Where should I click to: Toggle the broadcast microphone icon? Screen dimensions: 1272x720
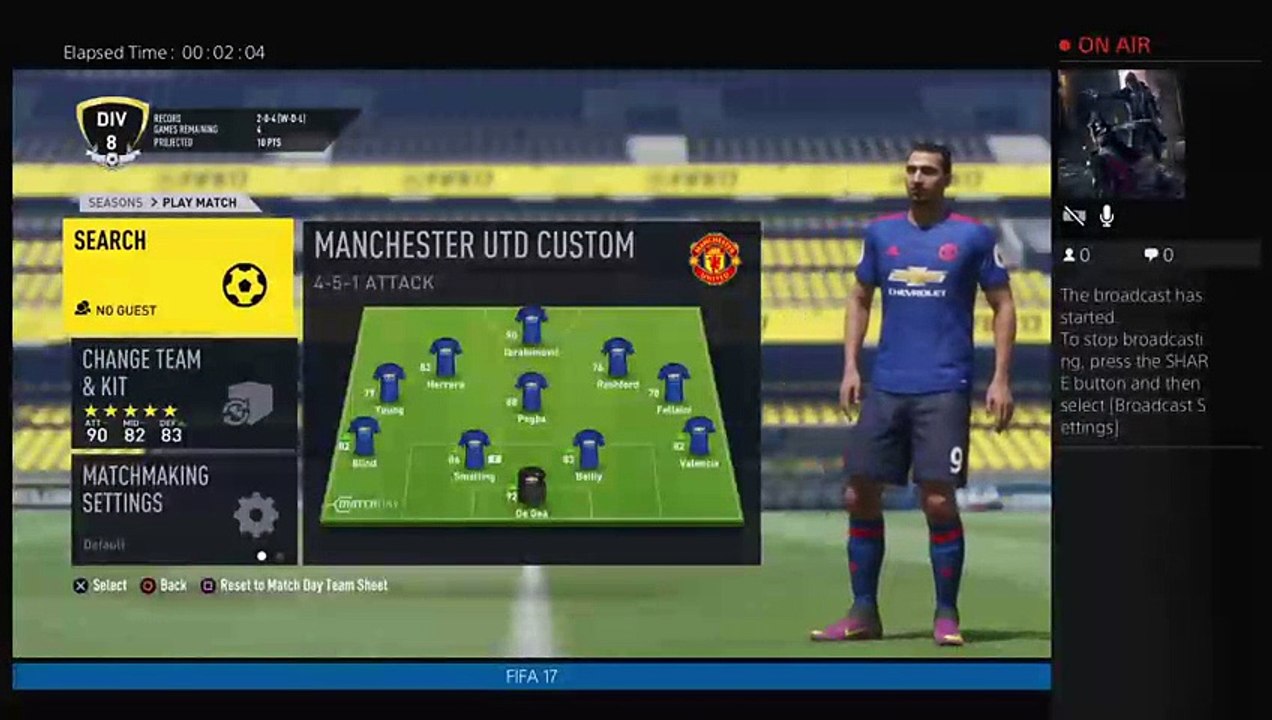pos(1107,215)
